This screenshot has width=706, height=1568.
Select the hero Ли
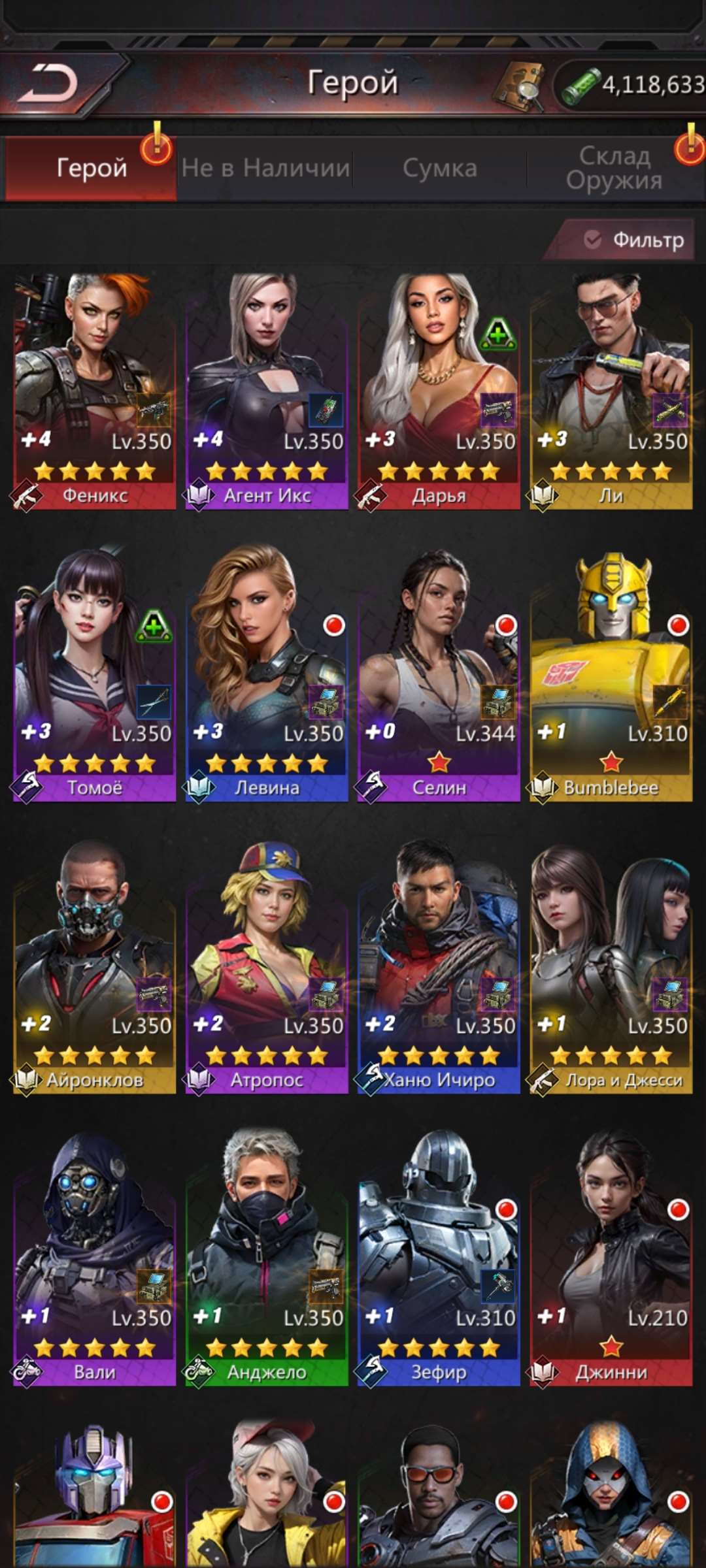[611, 391]
